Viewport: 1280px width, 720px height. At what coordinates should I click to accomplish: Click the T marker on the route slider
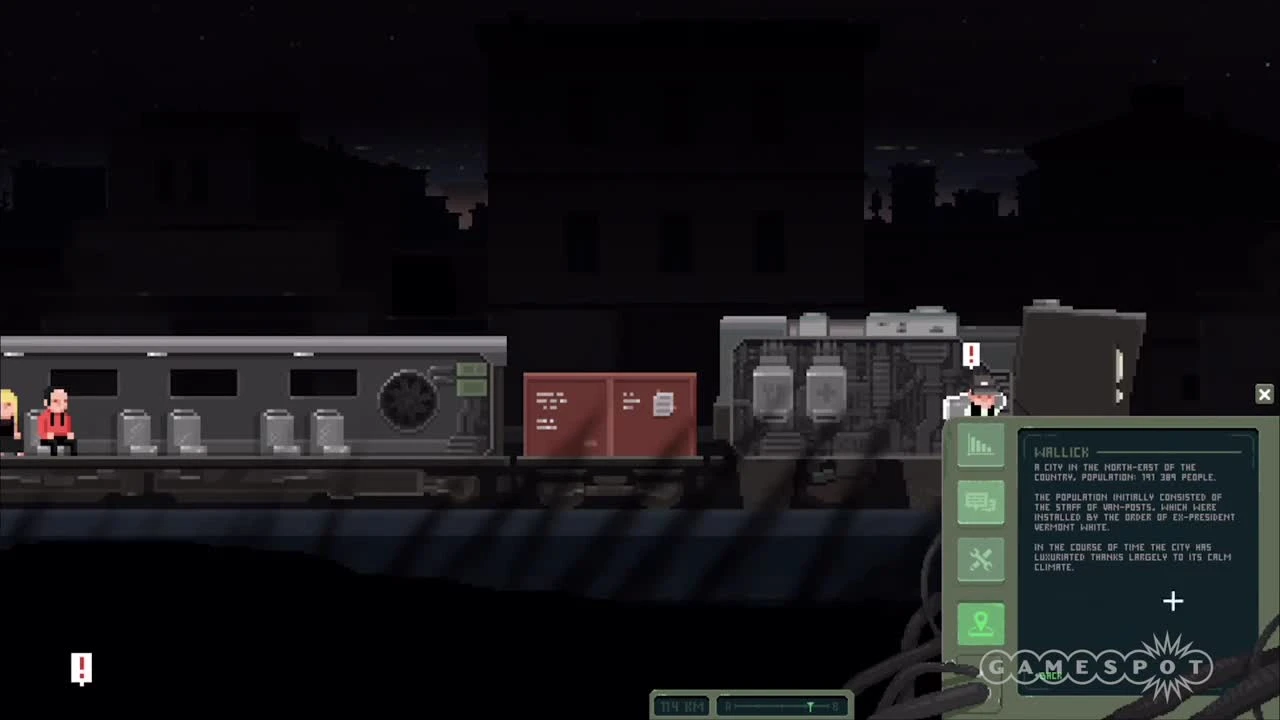[810, 706]
